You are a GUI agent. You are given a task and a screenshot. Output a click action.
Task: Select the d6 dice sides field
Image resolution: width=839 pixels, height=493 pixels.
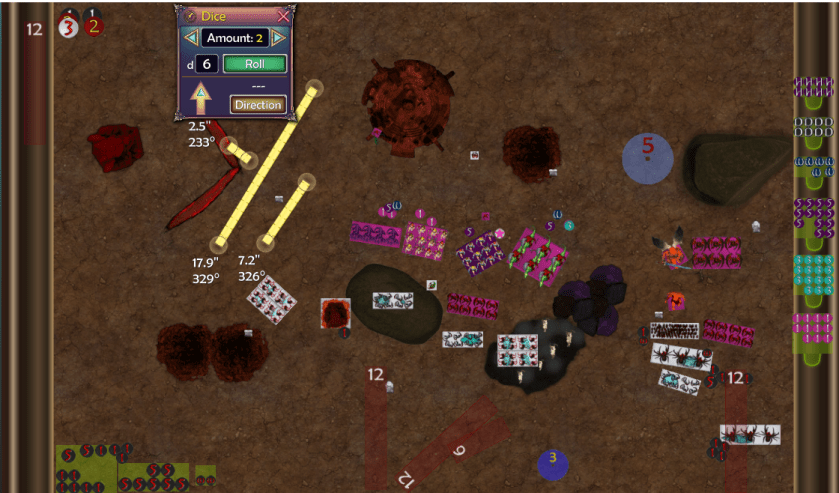pos(205,64)
